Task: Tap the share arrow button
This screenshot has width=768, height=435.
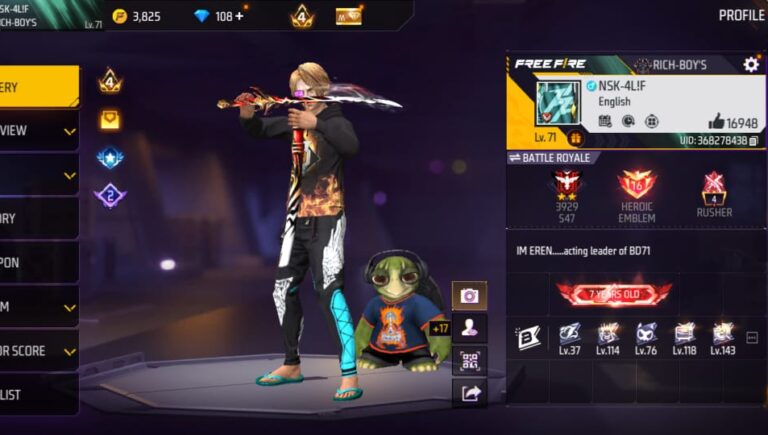Action: (469, 393)
